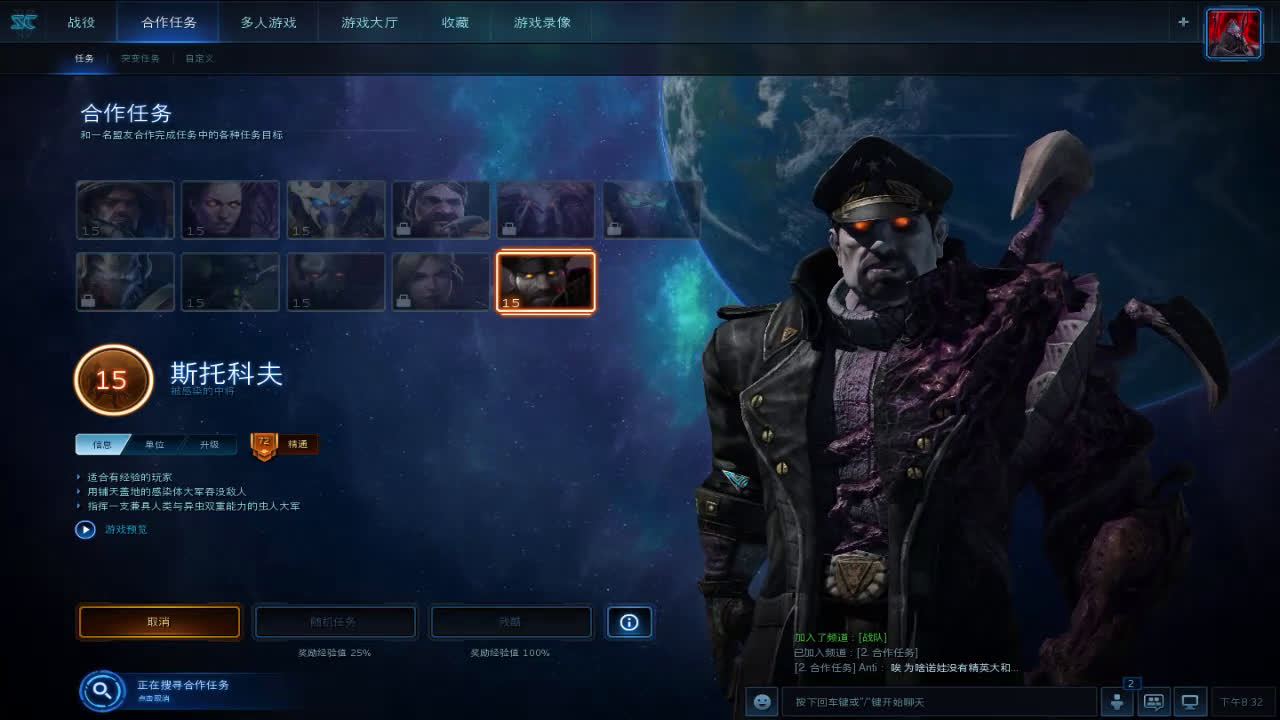Click the mission info circle icon
Image resolution: width=1280 pixels, height=720 pixels.
click(x=629, y=622)
